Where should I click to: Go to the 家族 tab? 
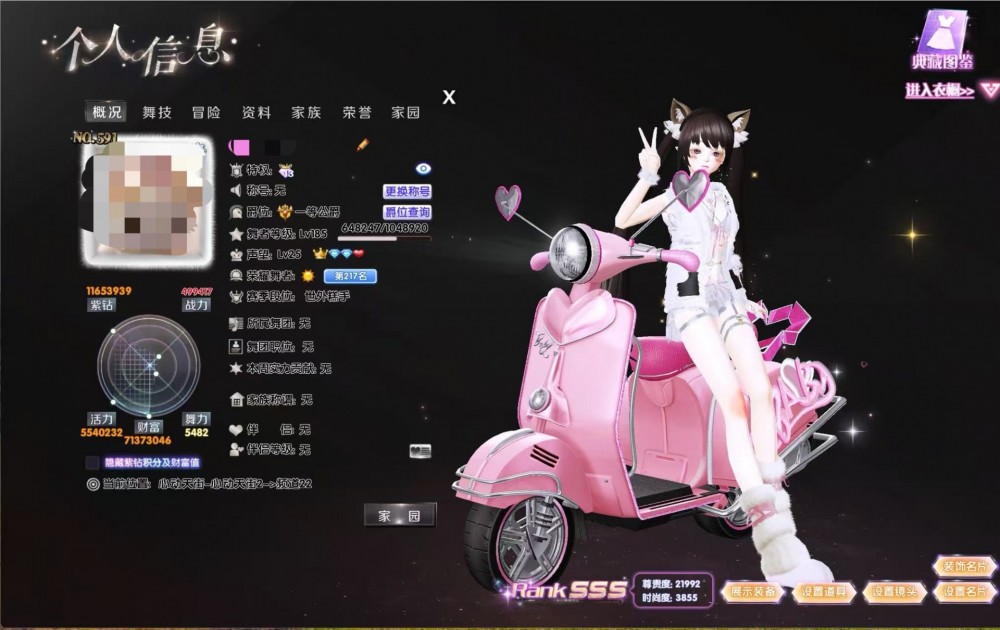[306, 113]
